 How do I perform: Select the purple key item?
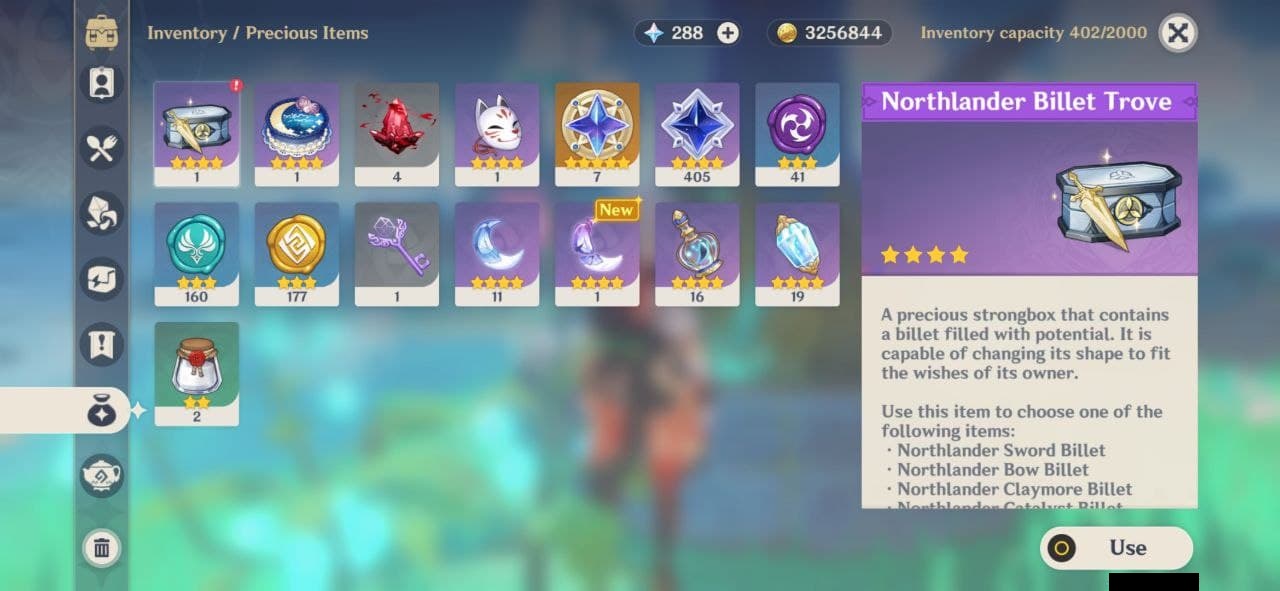click(397, 253)
